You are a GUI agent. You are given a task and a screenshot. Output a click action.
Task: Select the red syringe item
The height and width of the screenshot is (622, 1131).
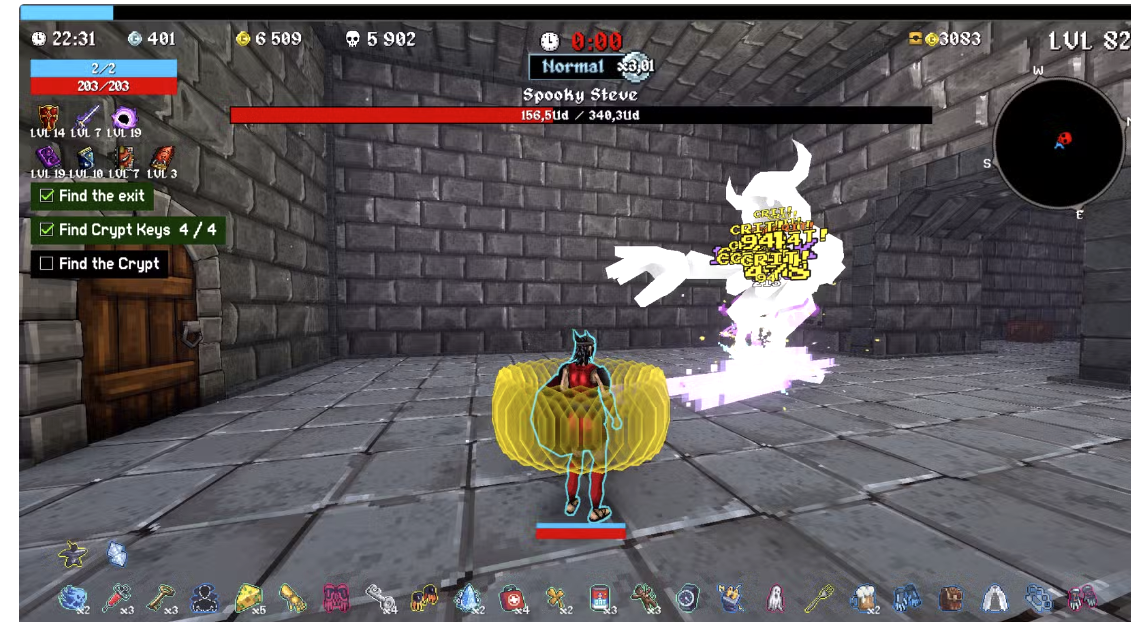(117, 597)
